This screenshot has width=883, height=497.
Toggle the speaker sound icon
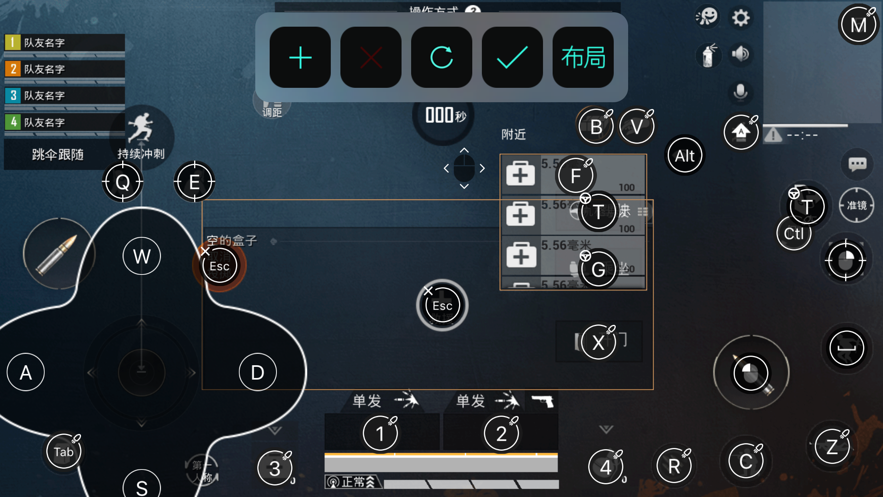(x=741, y=54)
